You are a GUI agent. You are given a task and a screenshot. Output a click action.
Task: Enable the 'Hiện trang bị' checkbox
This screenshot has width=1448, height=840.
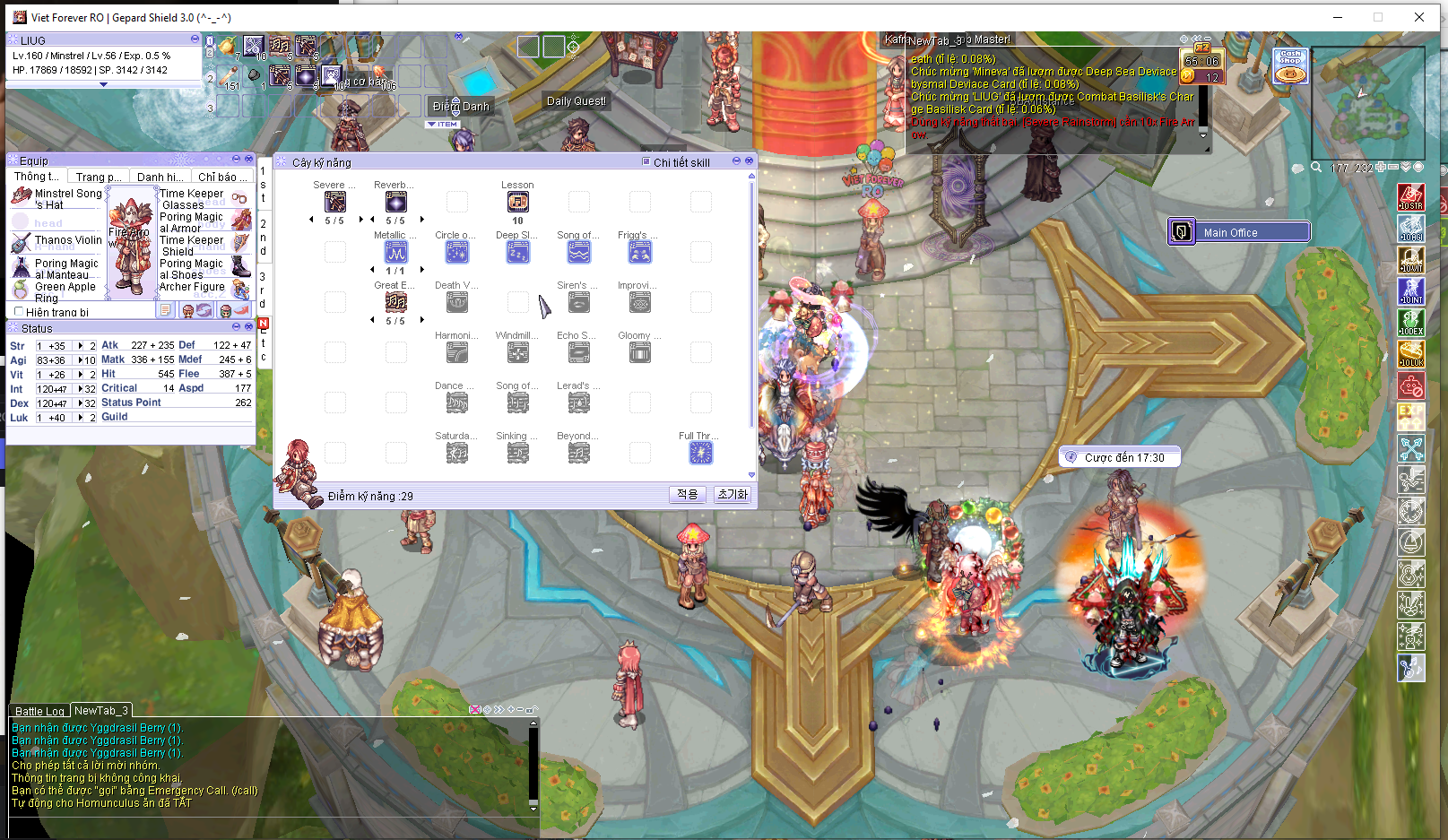pos(19,311)
